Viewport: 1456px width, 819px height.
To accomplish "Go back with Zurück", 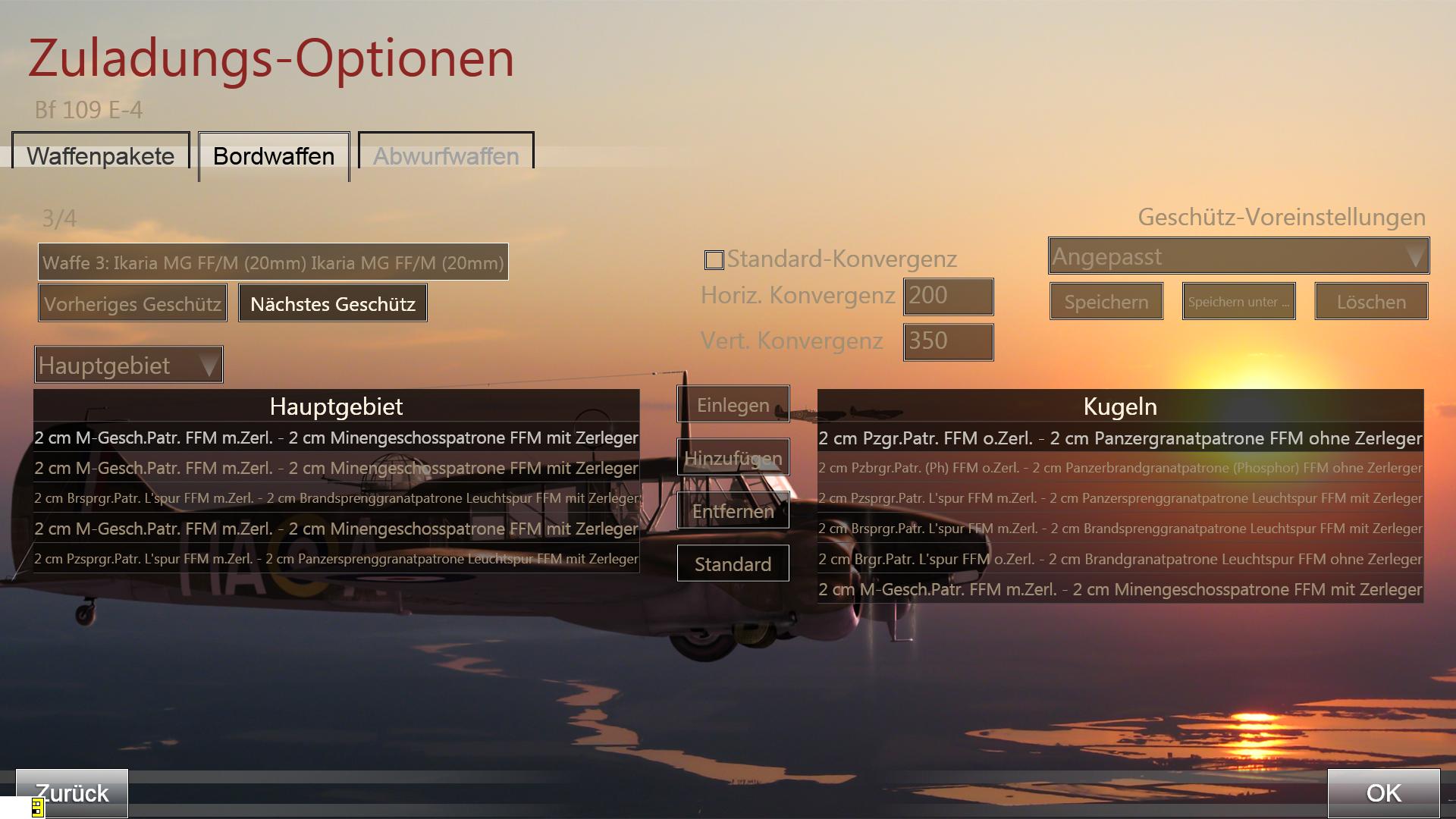I will pyautogui.click(x=73, y=793).
